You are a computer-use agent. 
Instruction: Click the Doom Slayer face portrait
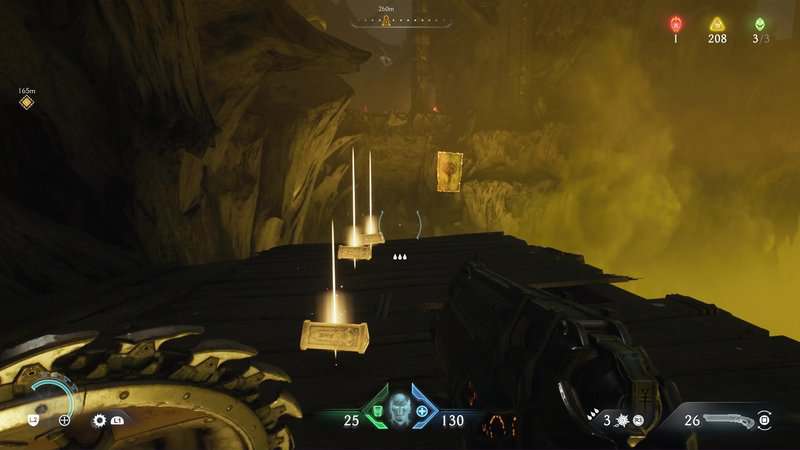click(398, 408)
